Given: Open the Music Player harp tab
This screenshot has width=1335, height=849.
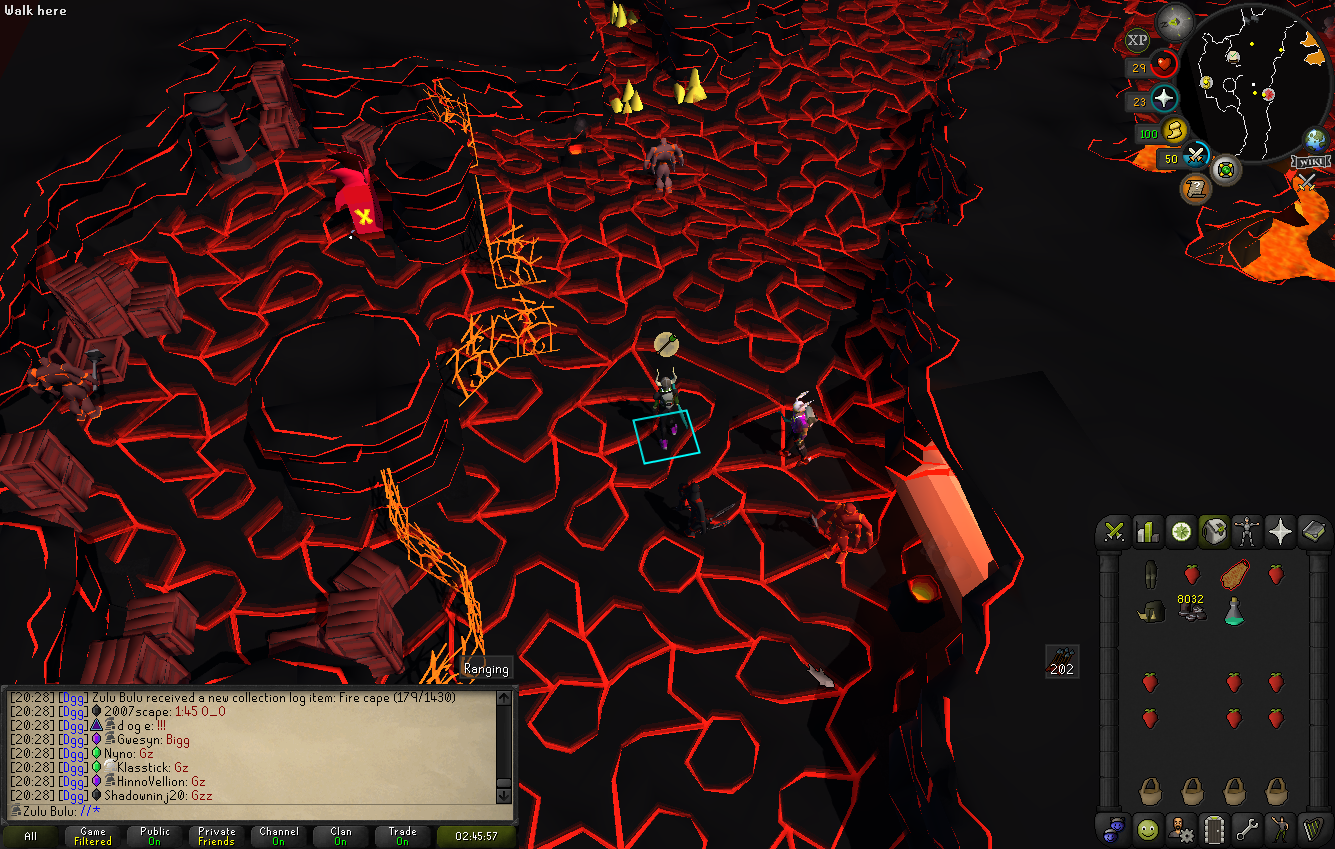Looking at the screenshot, I should [x=1313, y=829].
